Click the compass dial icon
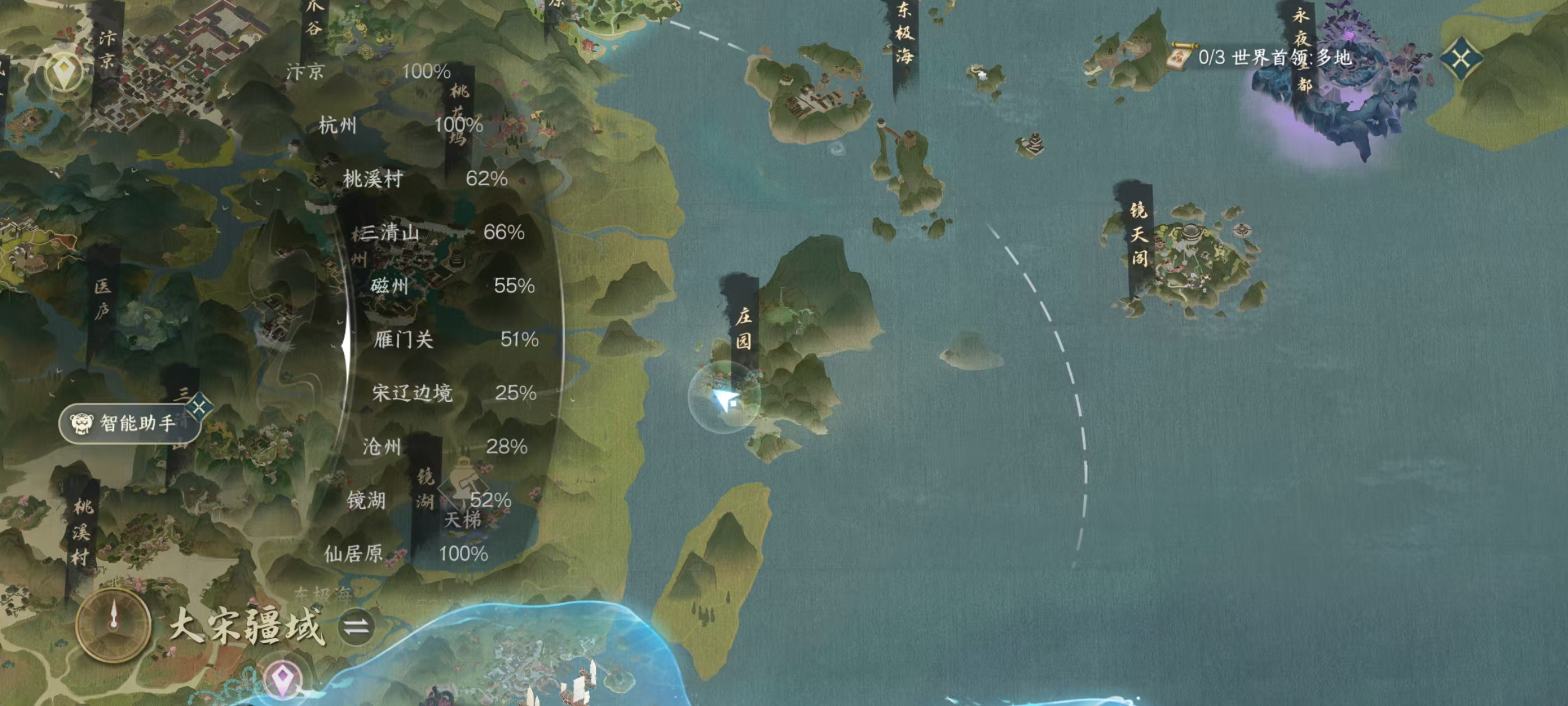 (x=113, y=625)
